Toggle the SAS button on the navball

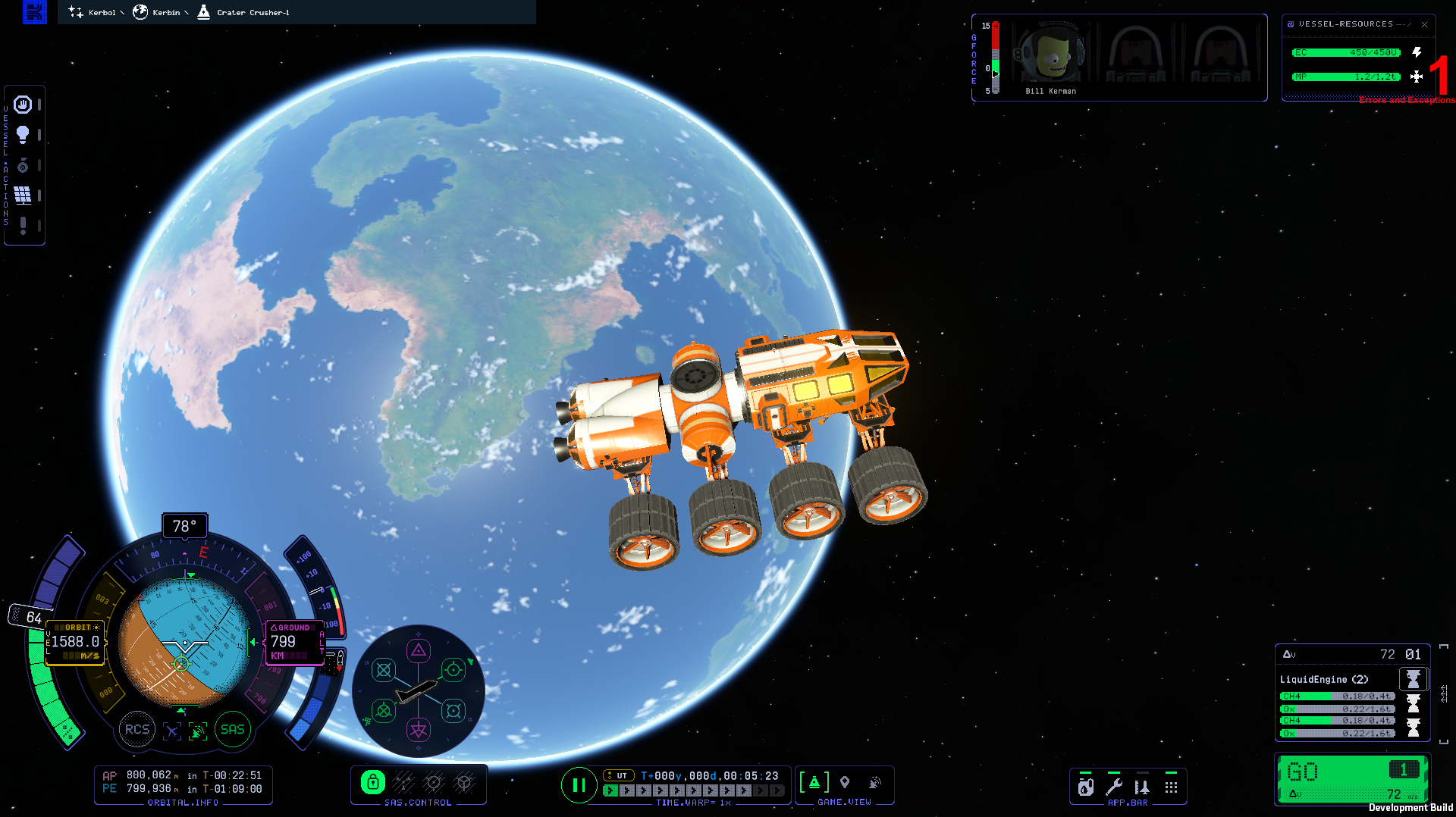coord(233,729)
